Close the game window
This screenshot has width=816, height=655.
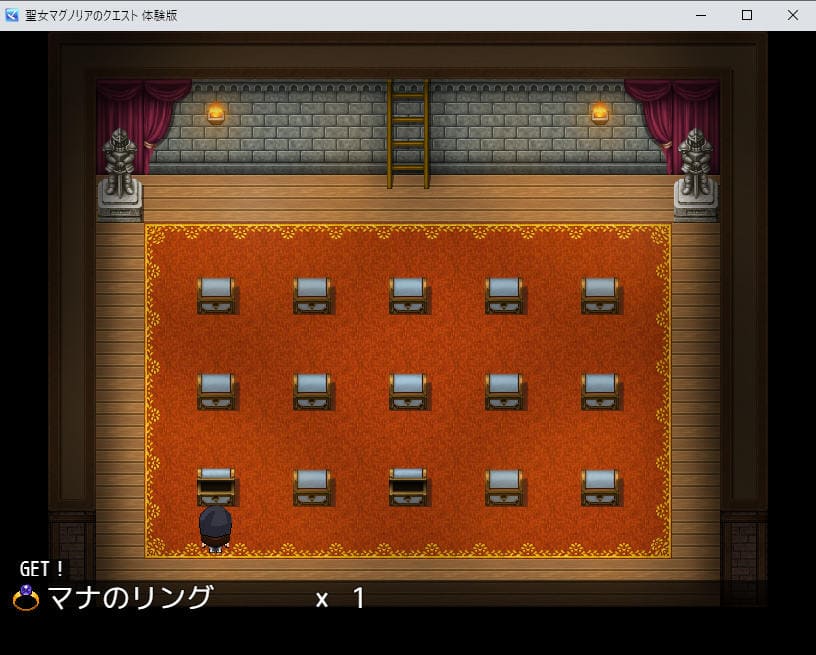tap(792, 15)
